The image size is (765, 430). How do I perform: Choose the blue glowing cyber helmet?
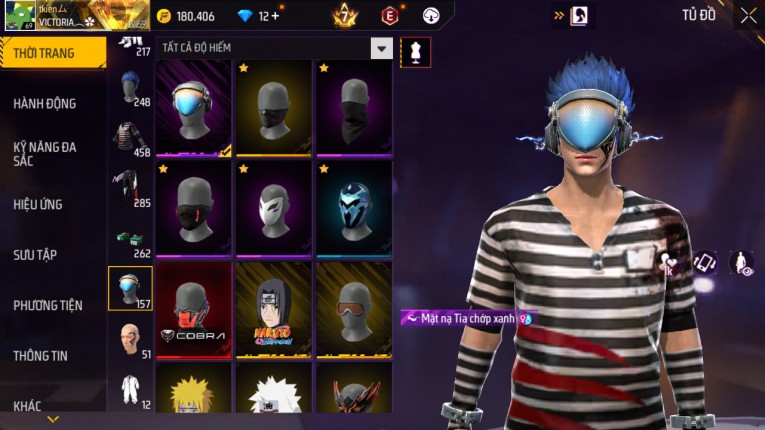click(353, 209)
